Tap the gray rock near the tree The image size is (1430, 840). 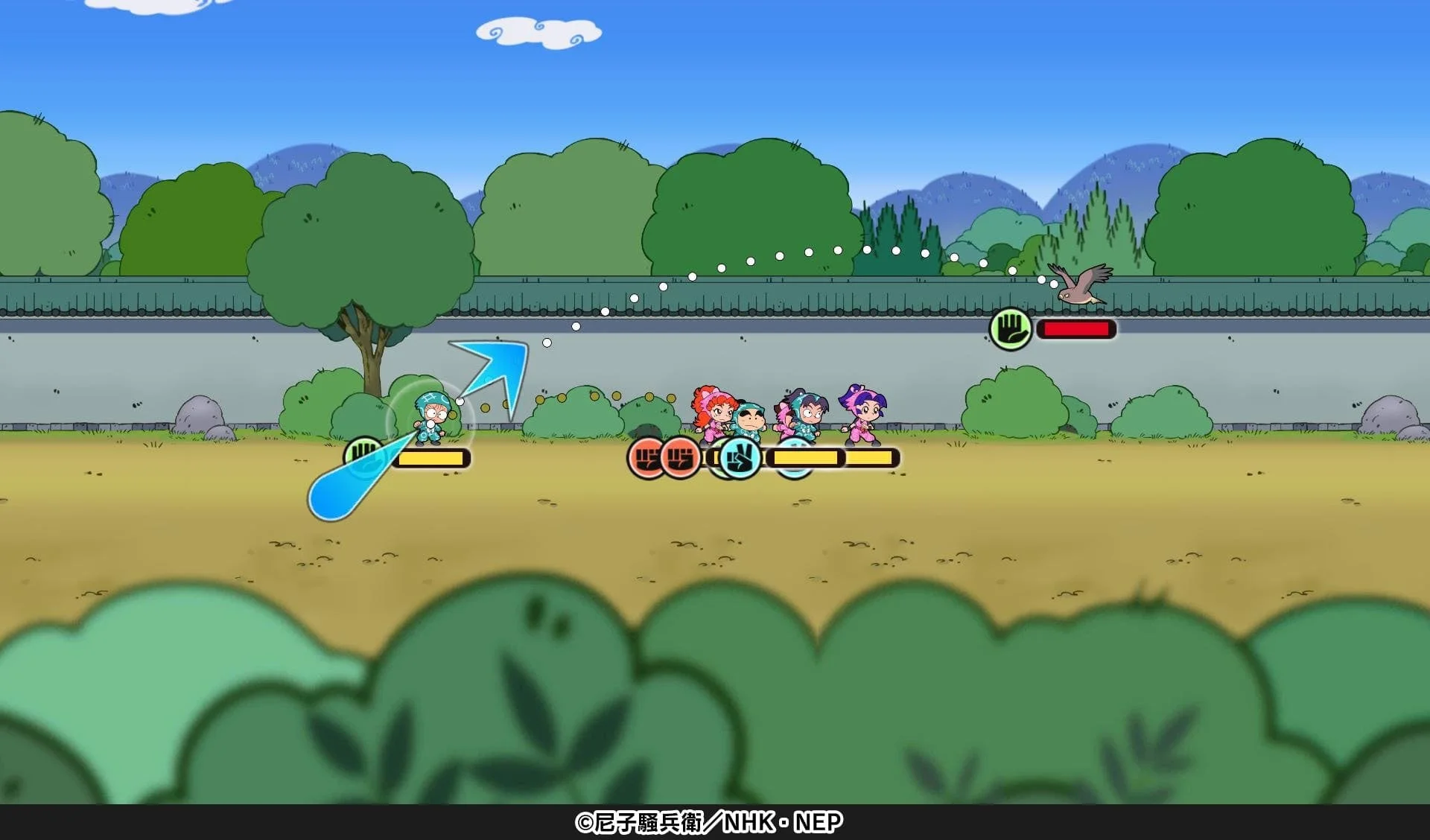(x=201, y=413)
